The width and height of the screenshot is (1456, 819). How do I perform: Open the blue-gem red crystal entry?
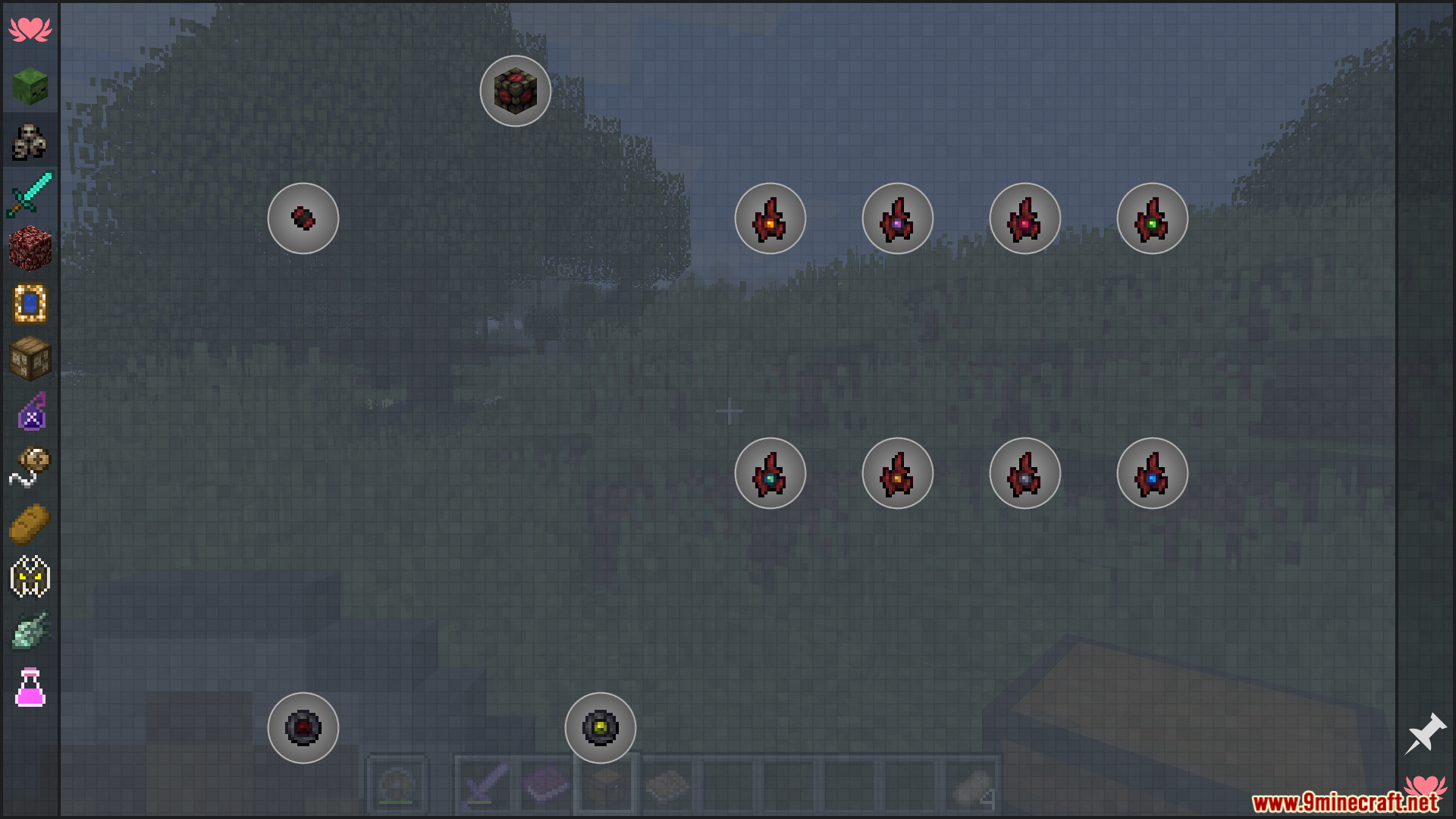(x=1153, y=473)
